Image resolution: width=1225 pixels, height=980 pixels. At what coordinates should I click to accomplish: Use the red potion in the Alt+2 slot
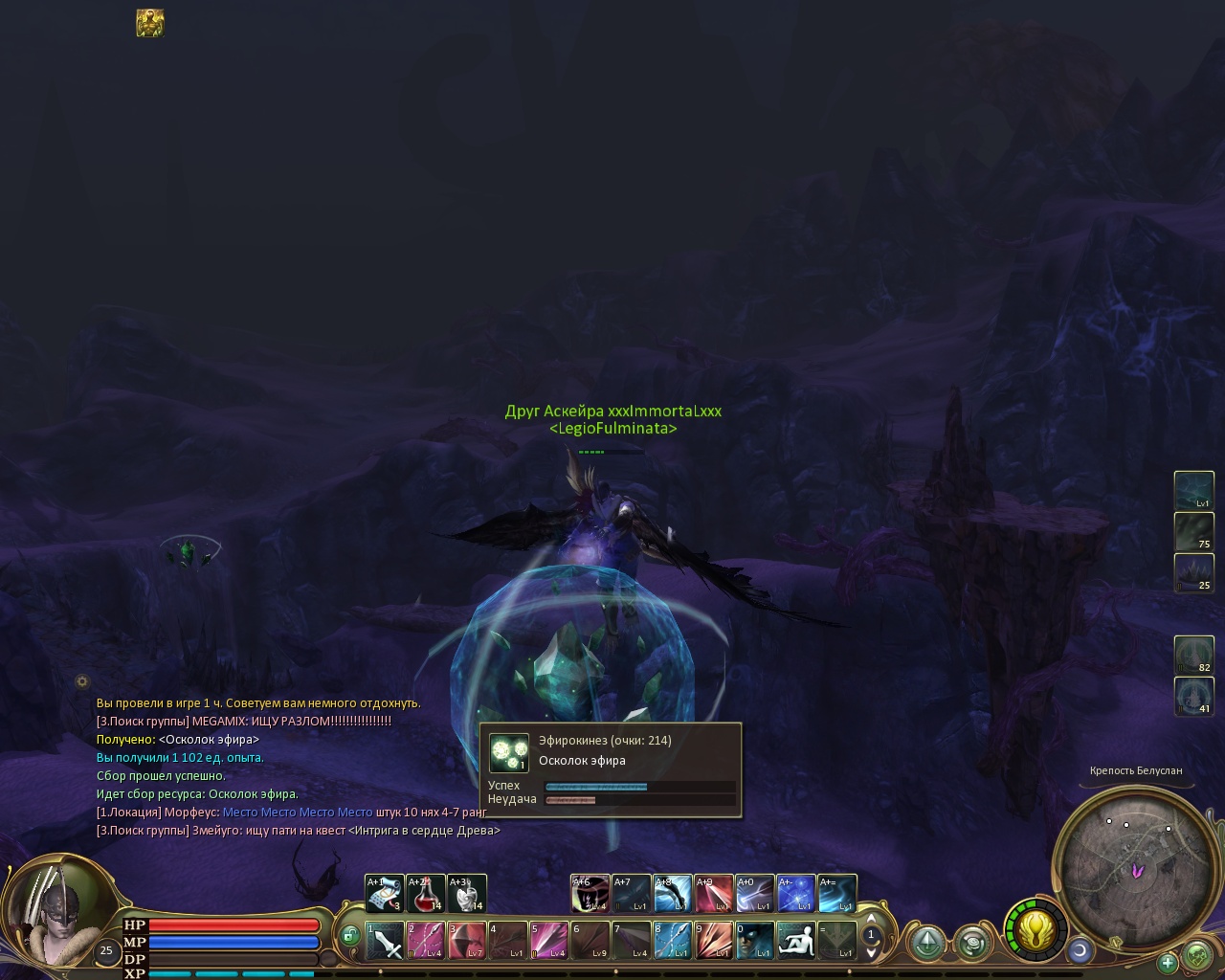coord(426,894)
